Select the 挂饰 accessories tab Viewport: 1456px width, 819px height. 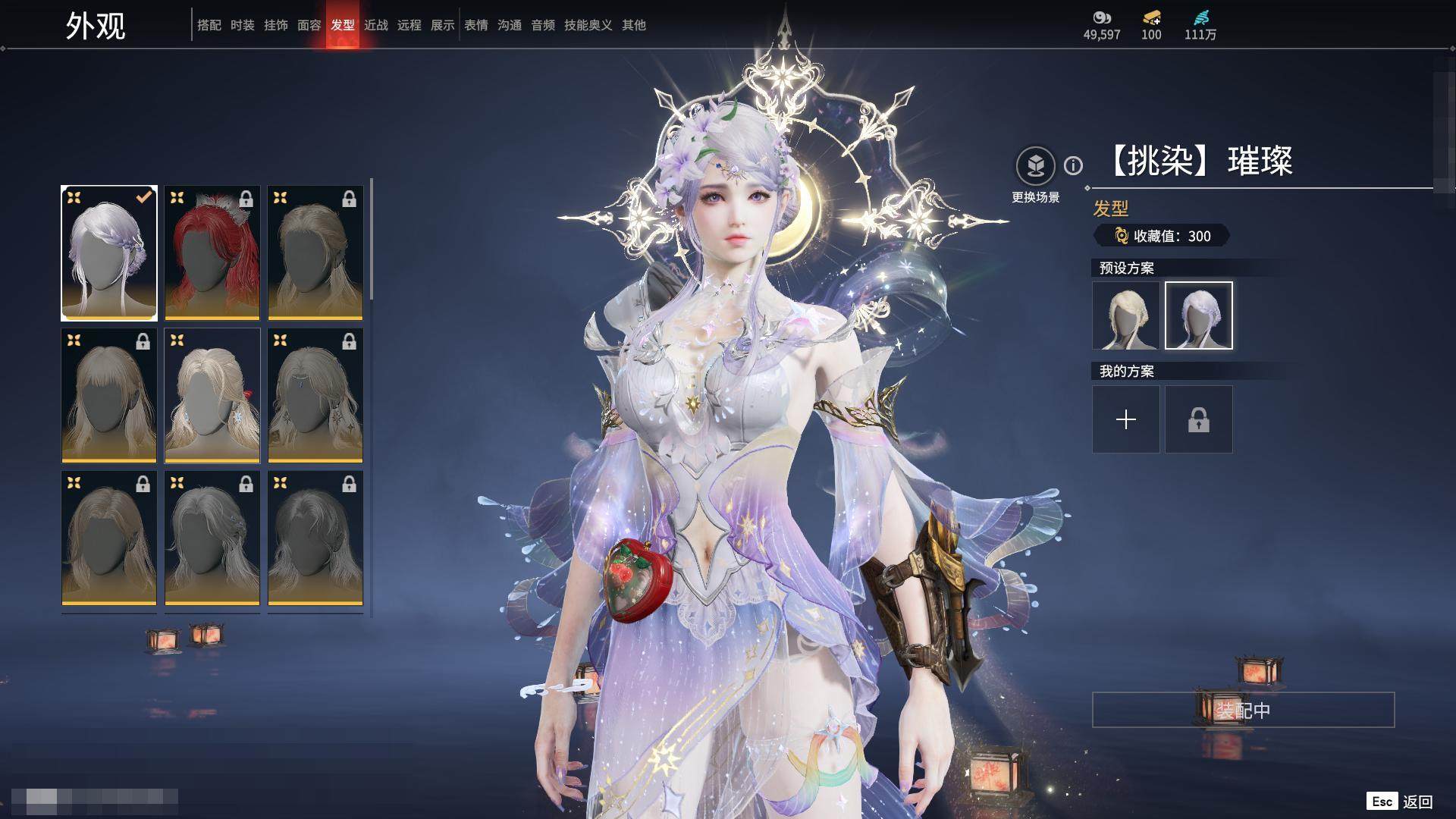[276, 25]
